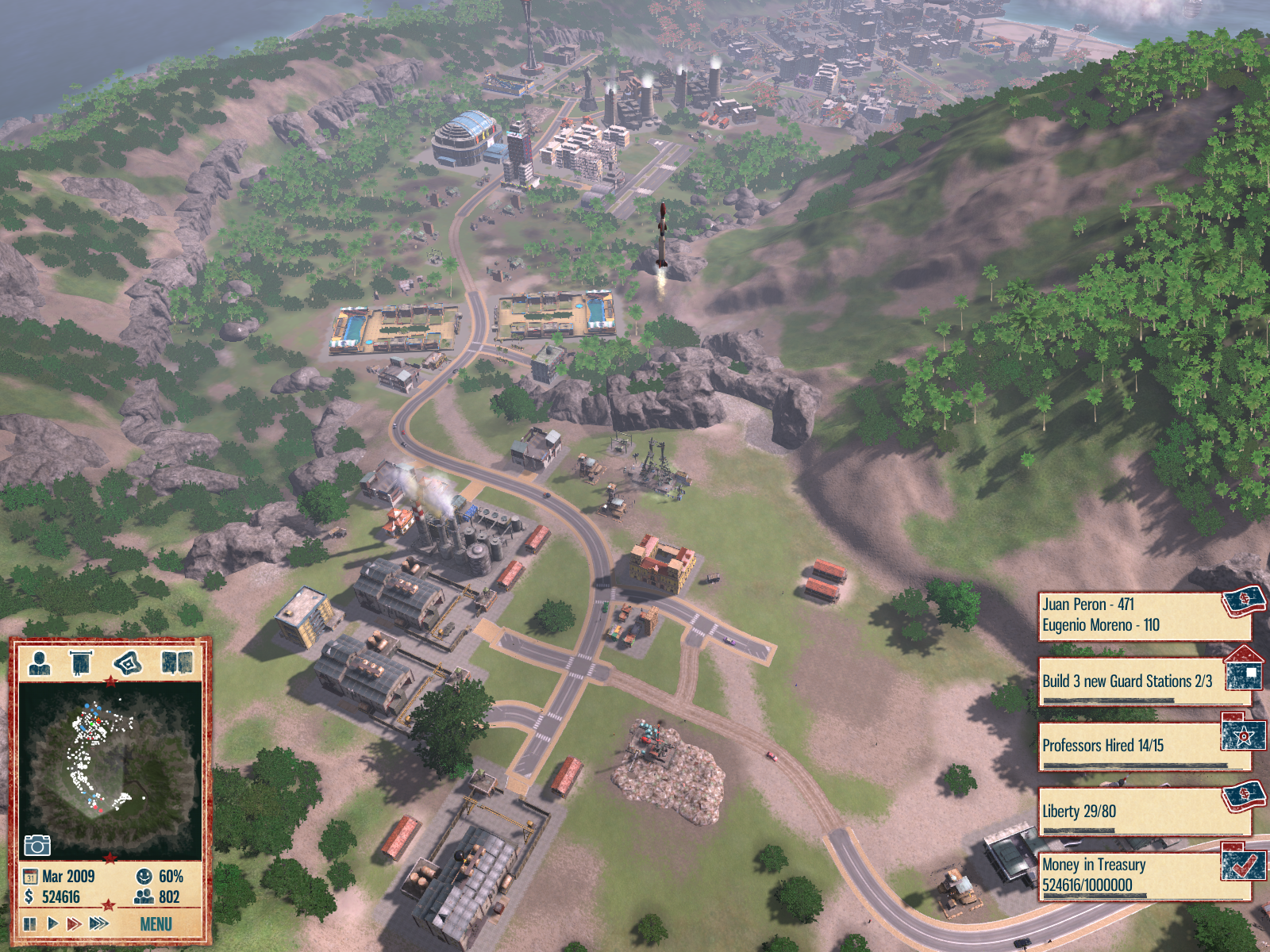Set game to triple fast-forward speed
The image size is (1270, 952).
tap(99, 923)
